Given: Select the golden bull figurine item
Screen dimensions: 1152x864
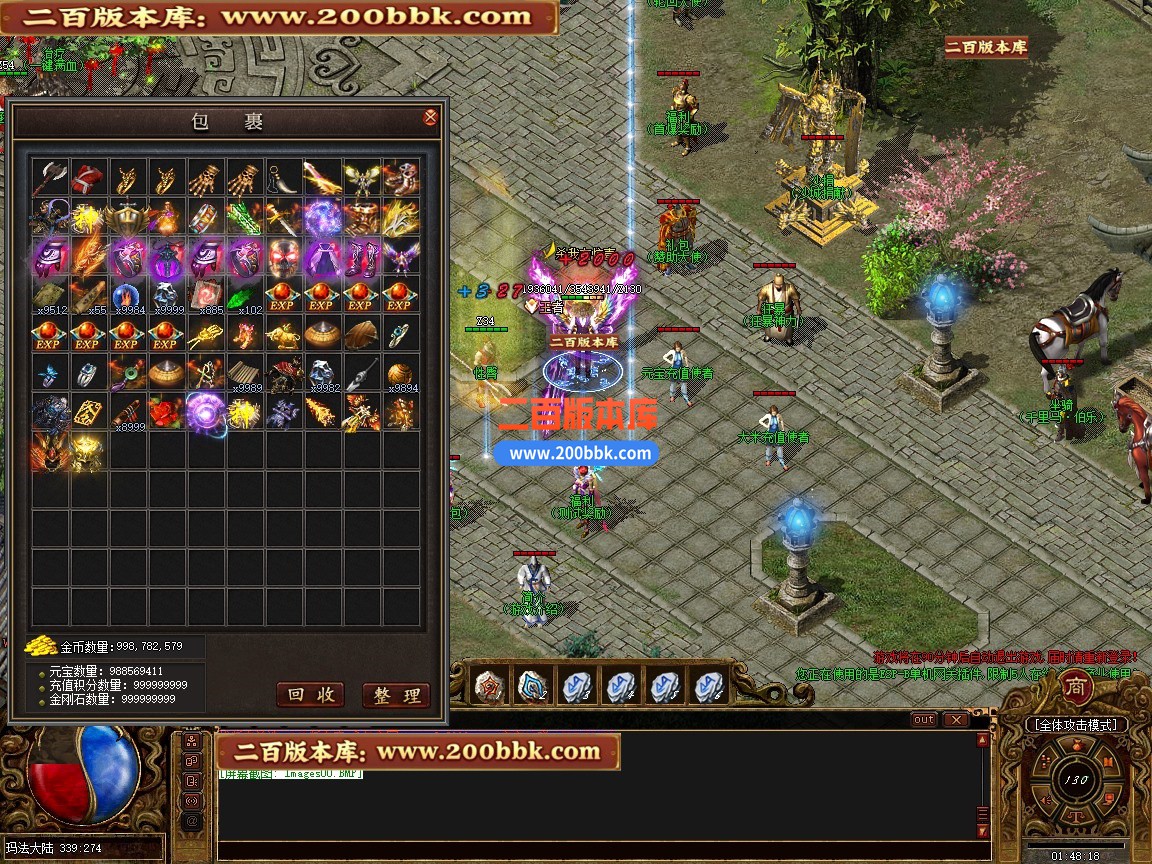Looking at the screenshot, I should coord(283,335).
